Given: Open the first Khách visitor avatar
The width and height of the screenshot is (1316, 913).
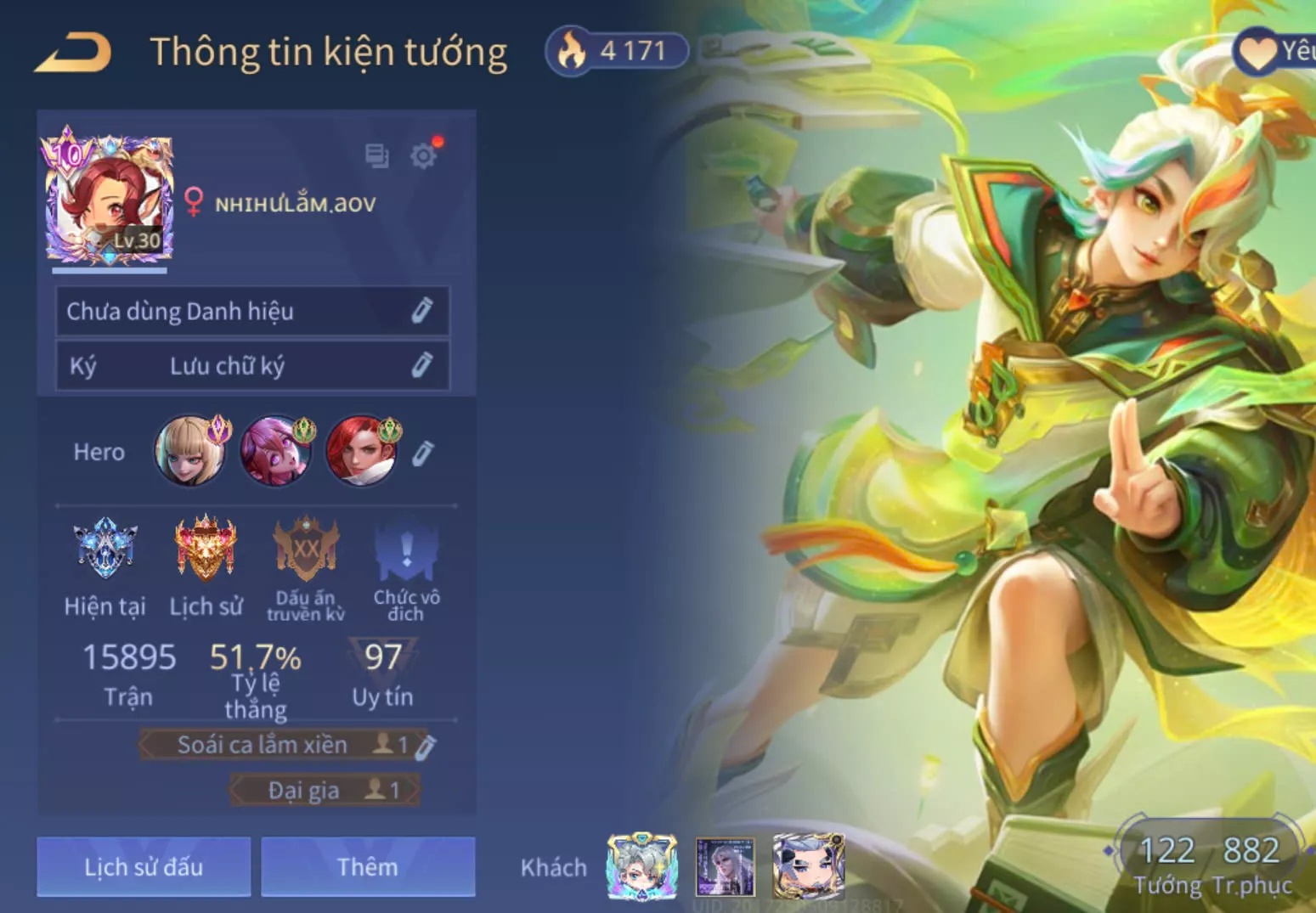Looking at the screenshot, I should [x=642, y=866].
